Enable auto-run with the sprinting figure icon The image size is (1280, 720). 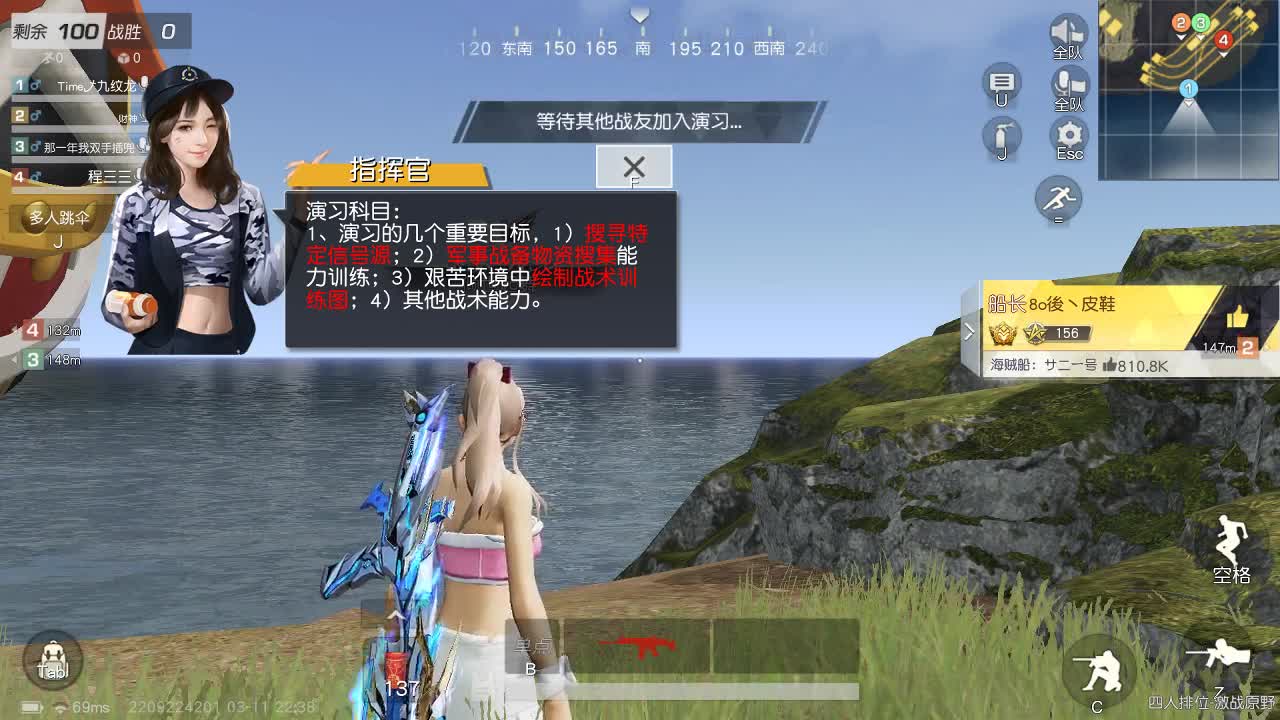1058,200
